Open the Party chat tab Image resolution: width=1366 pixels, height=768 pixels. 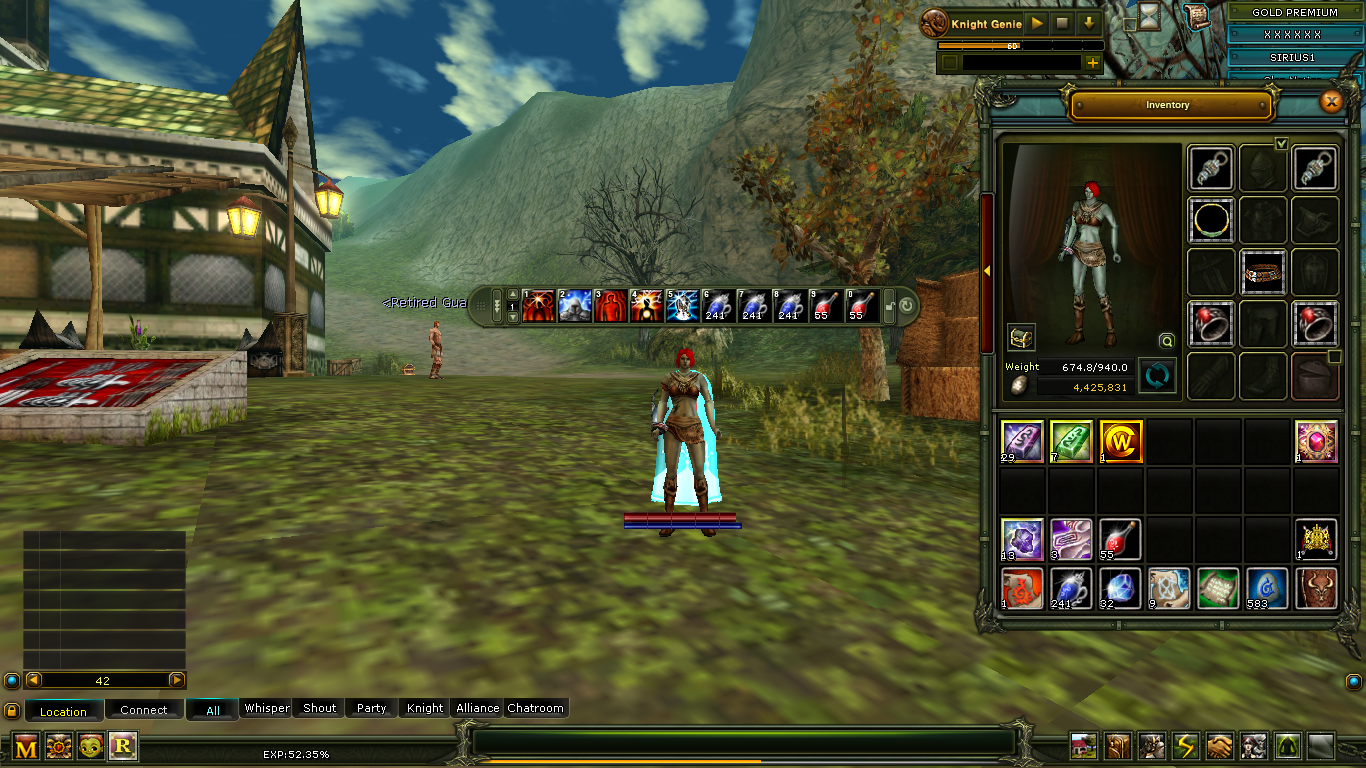click(371, 708)
